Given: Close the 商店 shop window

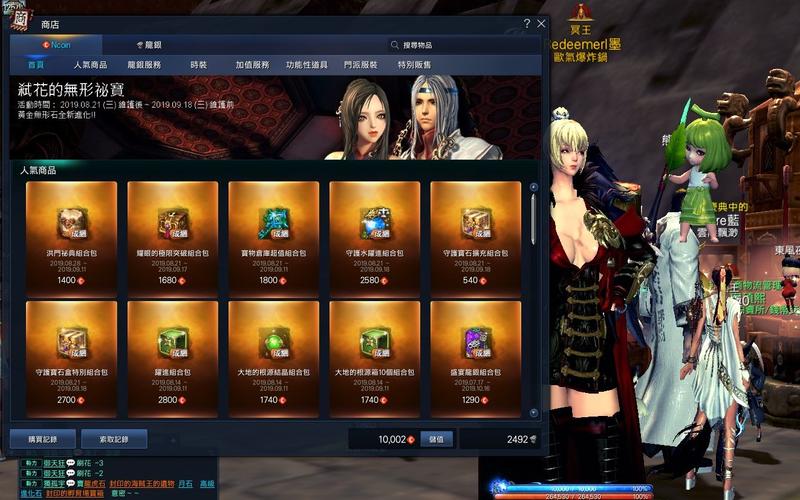Looking at the screenshot, I should (x=541, y=23).
